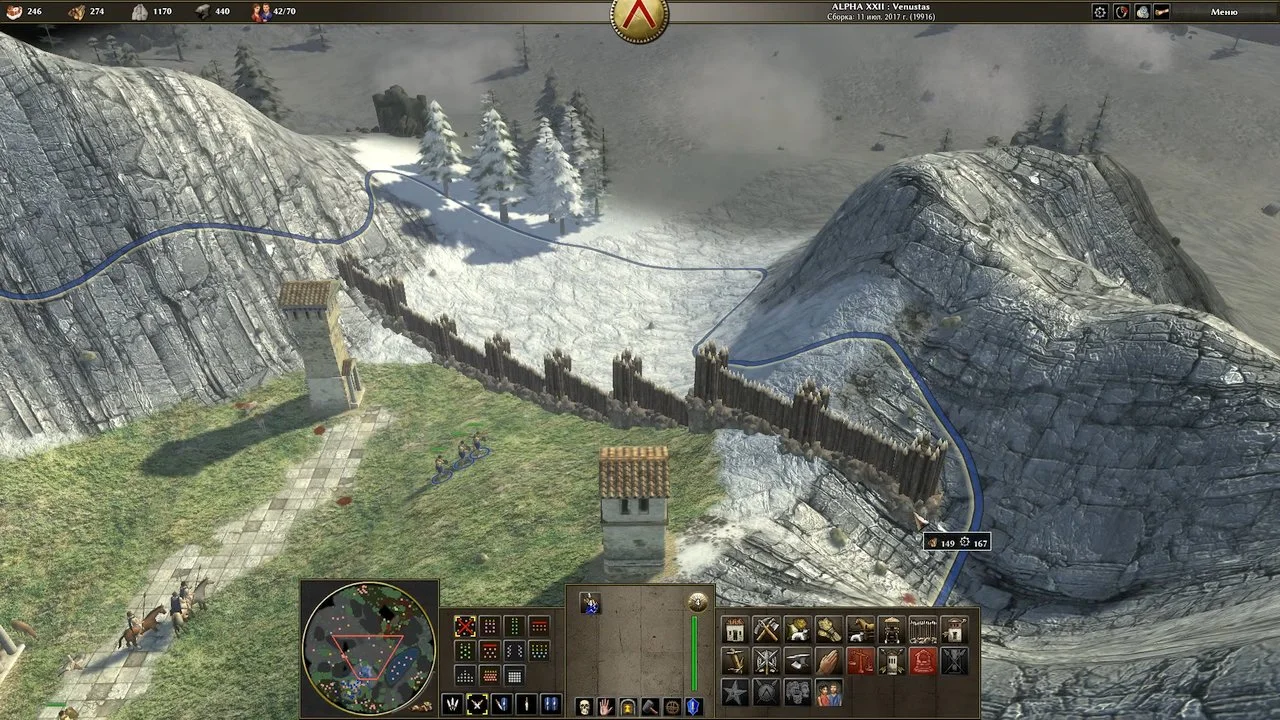Open the objectives scroll icon
Screen dimensions: 1280x720
click(x=1161, y=12)
